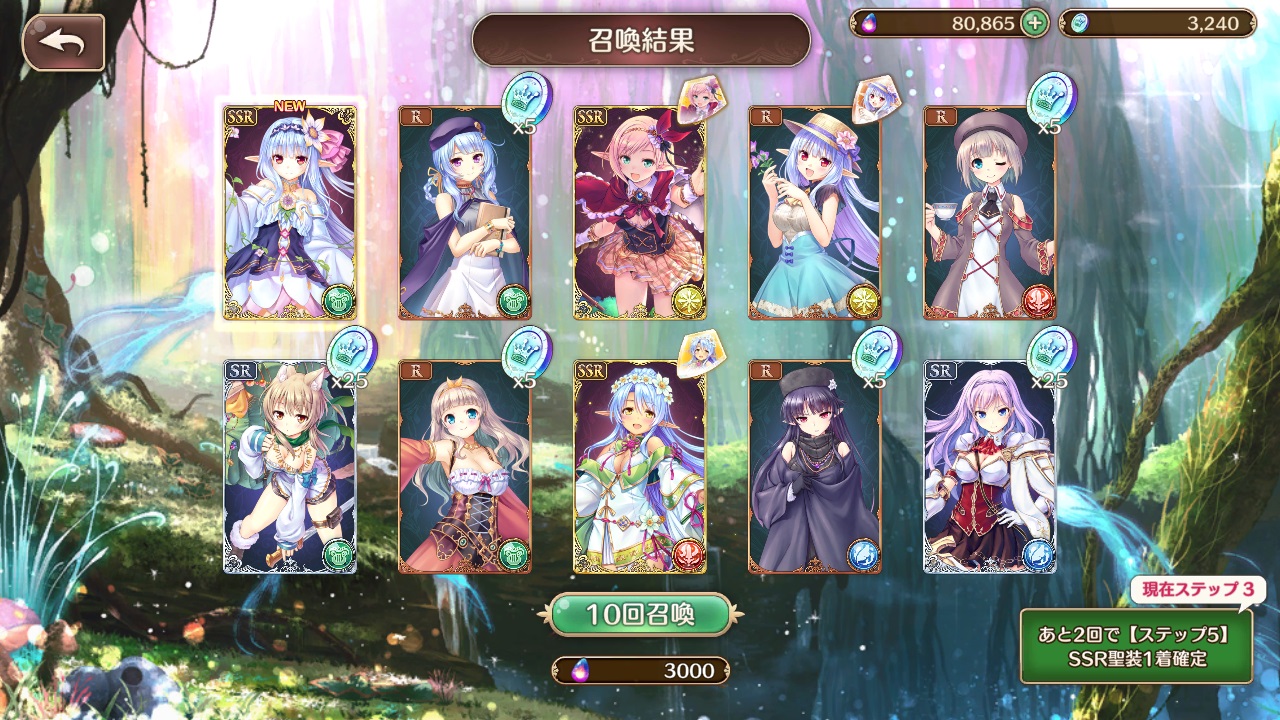Viewport: 1280px width, 720px height.
Task: Select the SR pink-haired girl in red corset
Action: click(989, 466)
